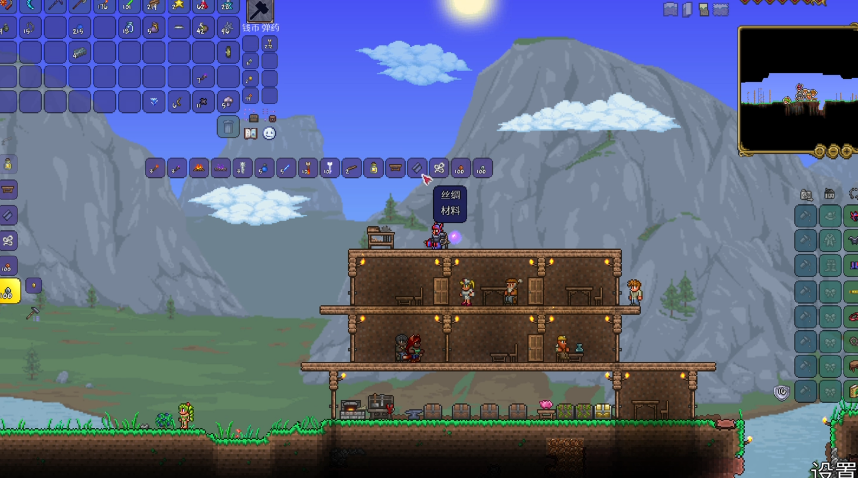The image size is (858, 478).
Task: Open the minimap
Action: (x=798, y=88)
